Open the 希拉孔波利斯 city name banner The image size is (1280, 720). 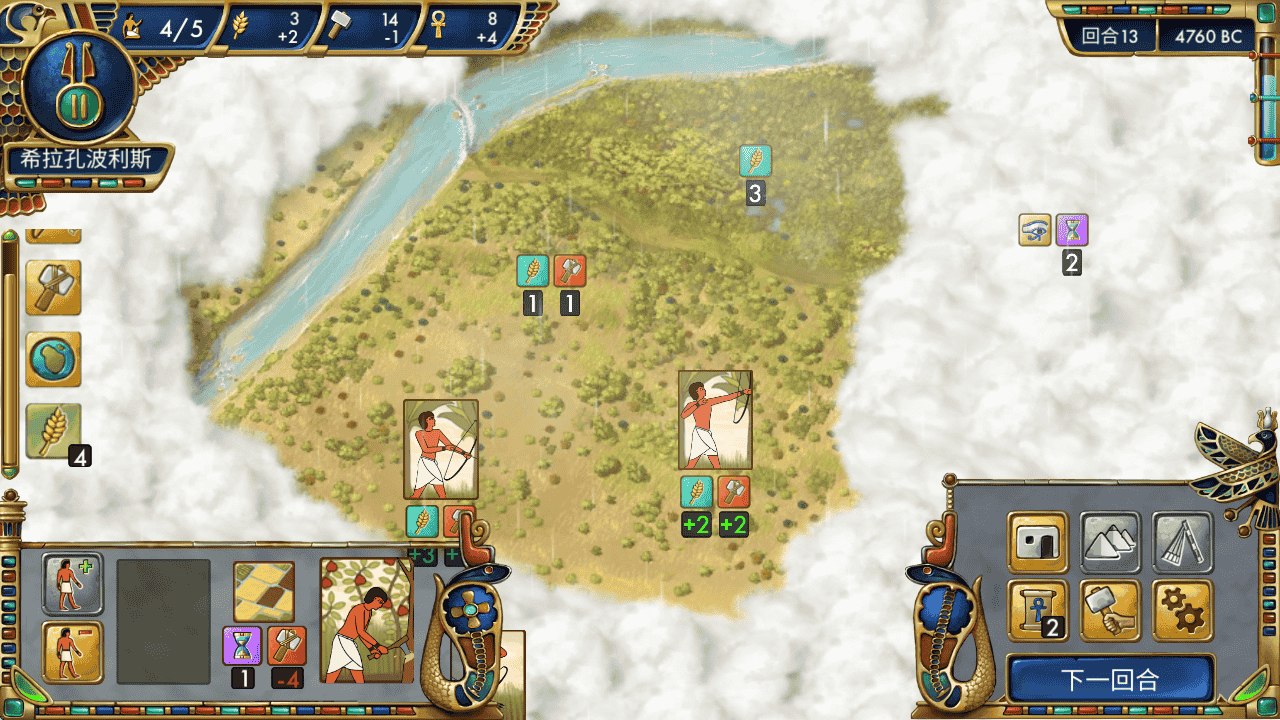coord(88,160)
